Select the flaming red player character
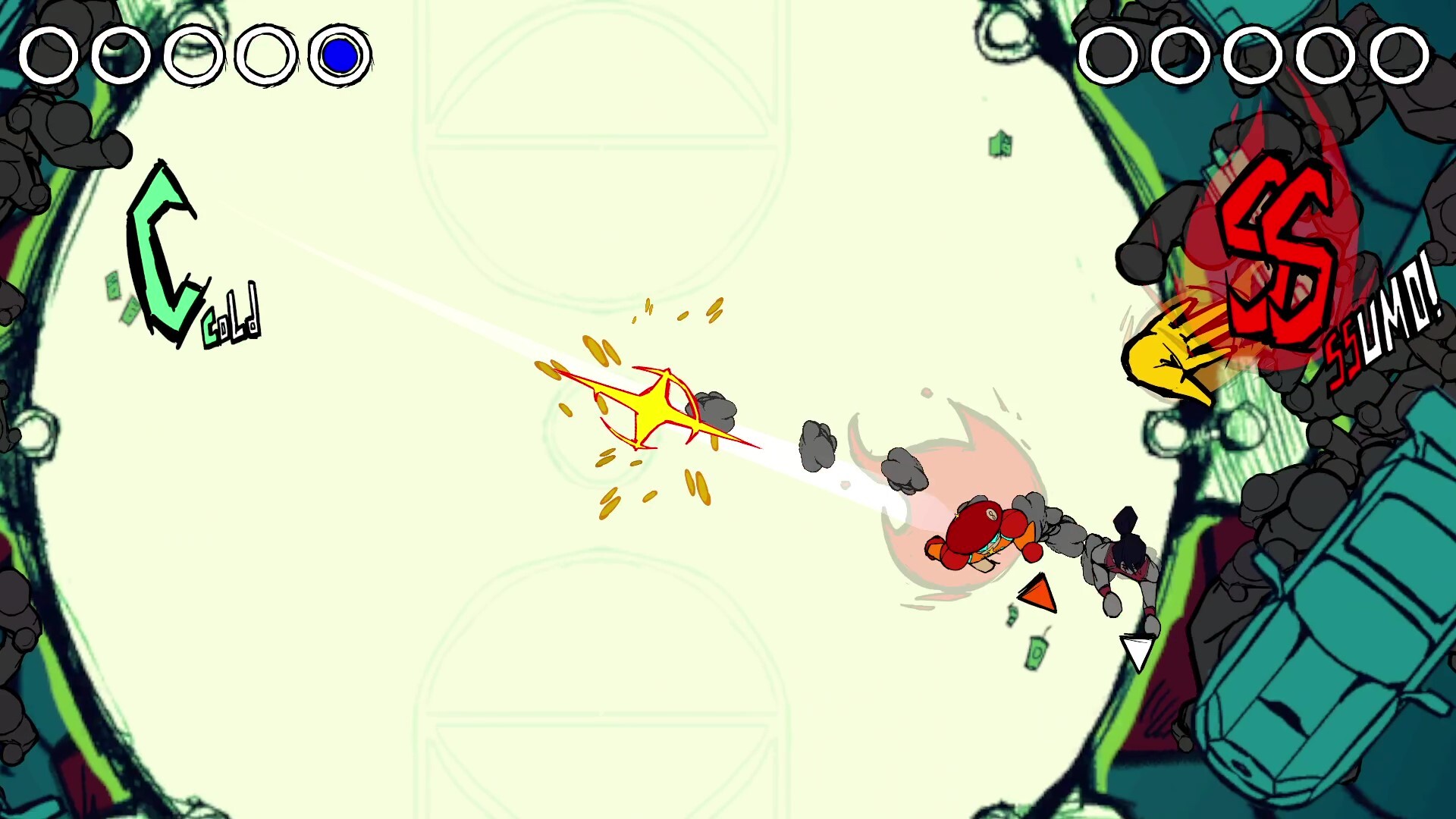1456x819 pixels. click(978, 531)
